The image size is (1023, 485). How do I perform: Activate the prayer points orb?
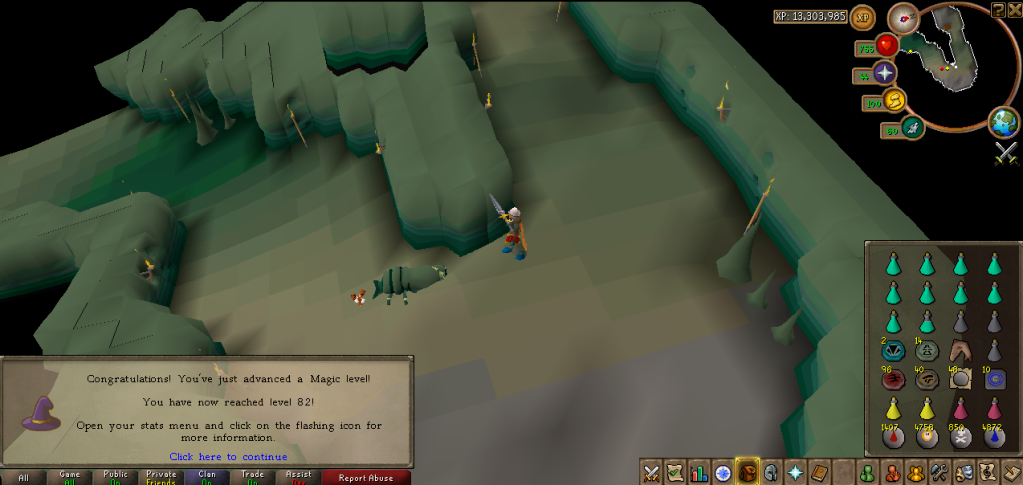coord(884,73)
